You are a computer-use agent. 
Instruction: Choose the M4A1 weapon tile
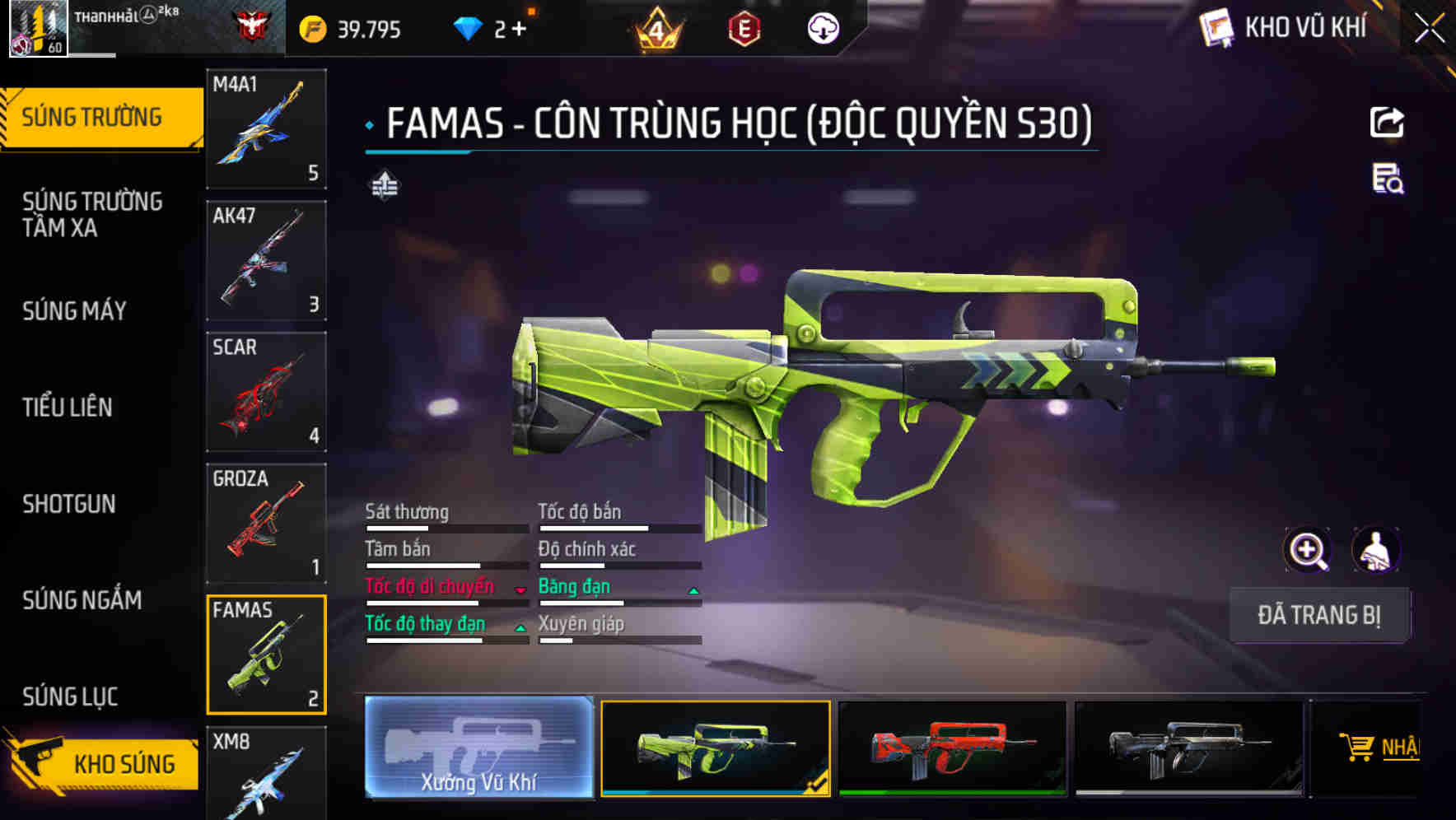point(266,128)
